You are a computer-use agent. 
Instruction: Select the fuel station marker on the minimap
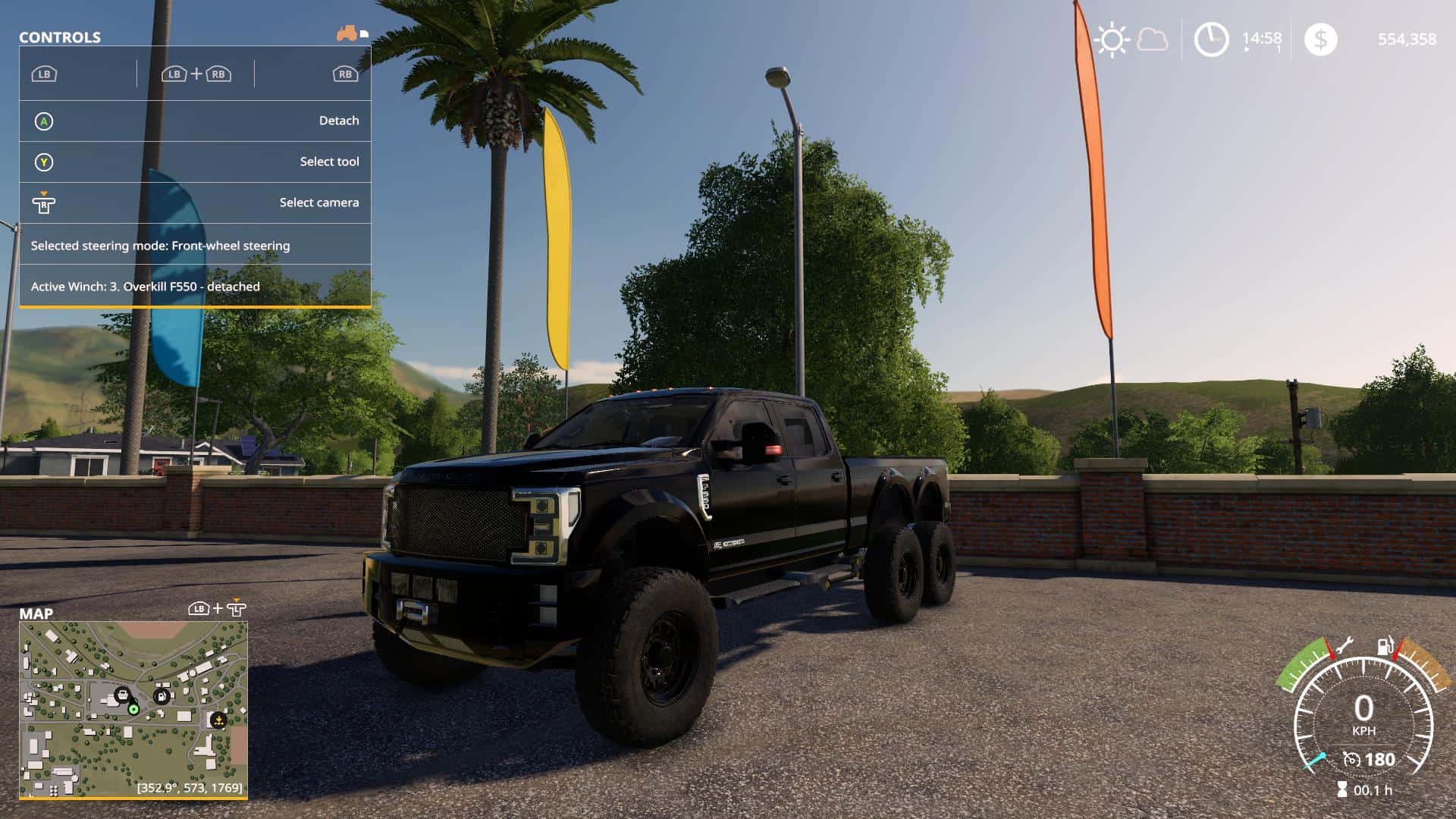[x=161, y=695]
